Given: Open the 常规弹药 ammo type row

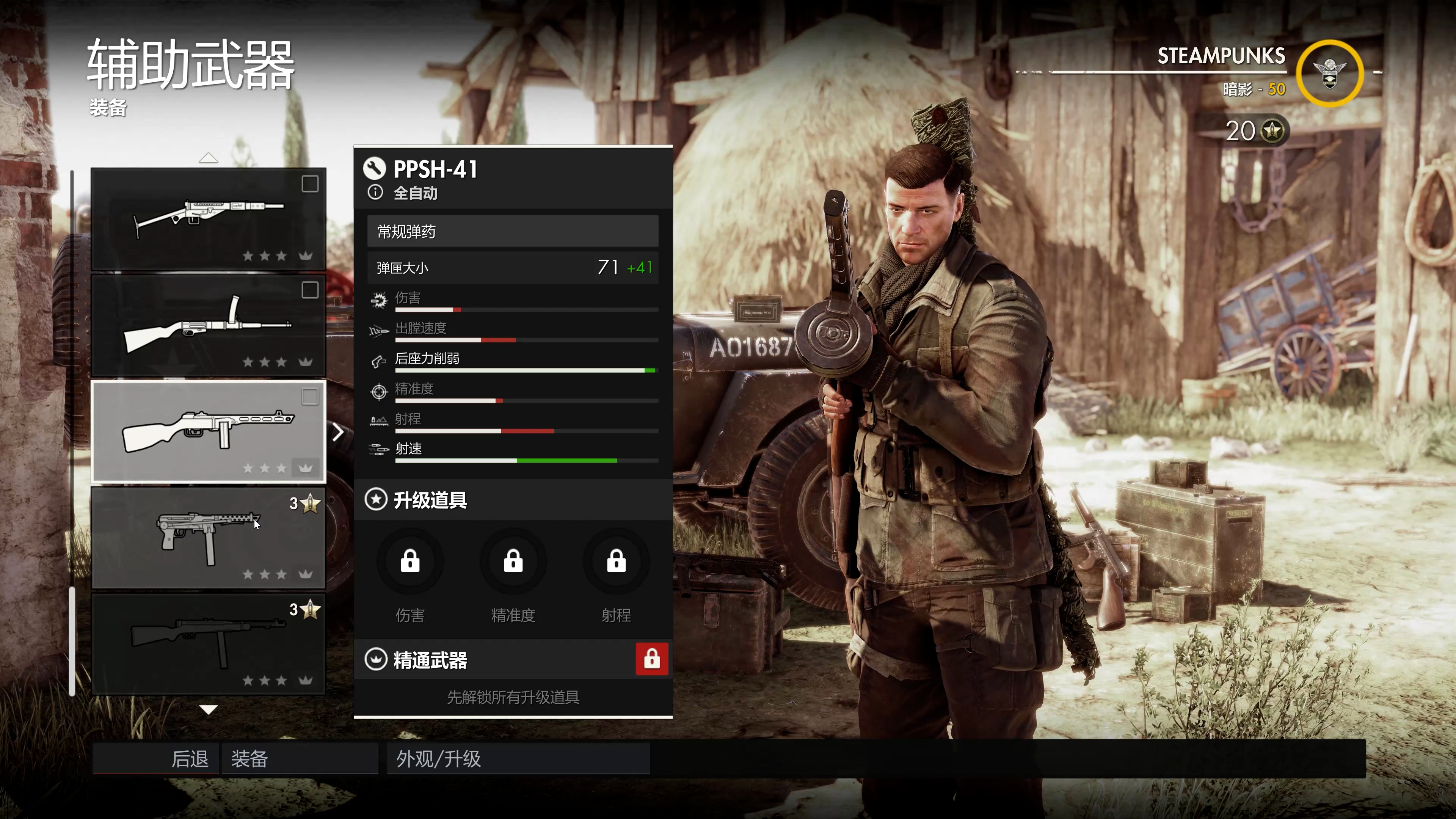Looking at the screenshot, I should [512, 231].
